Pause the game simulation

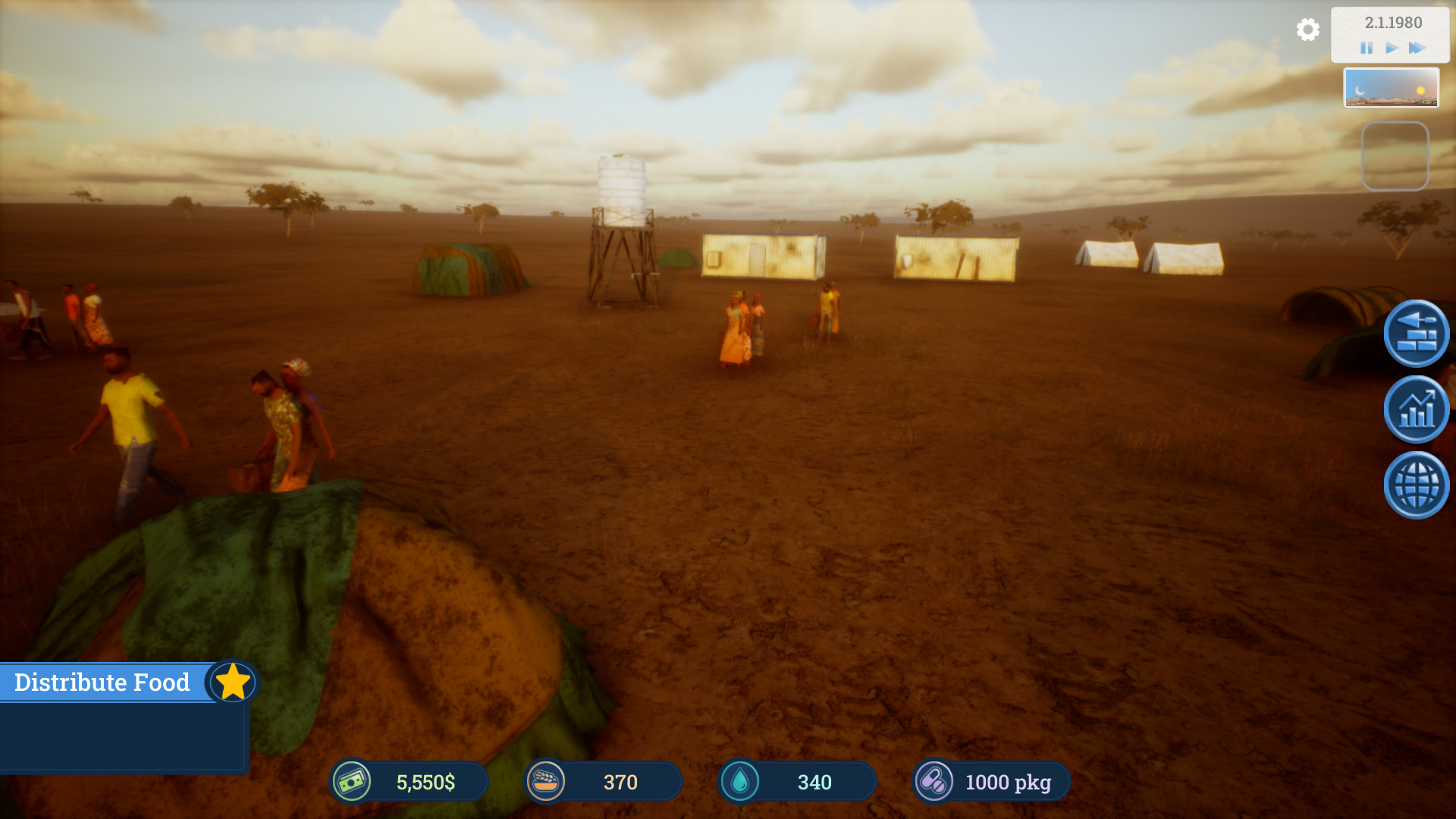coord(1367,48)
